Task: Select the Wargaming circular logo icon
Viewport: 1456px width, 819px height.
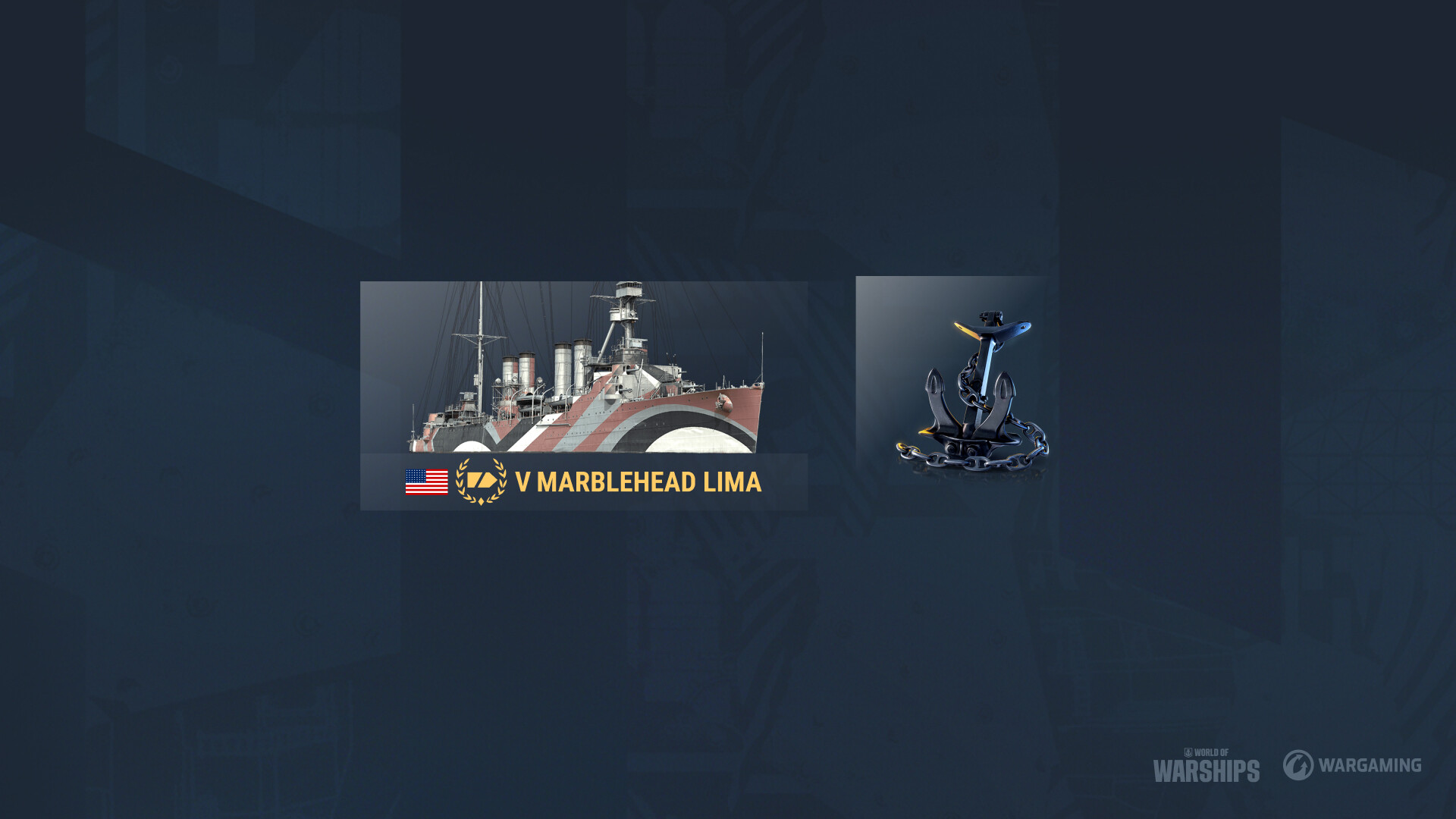Action: click(1298, 765)
